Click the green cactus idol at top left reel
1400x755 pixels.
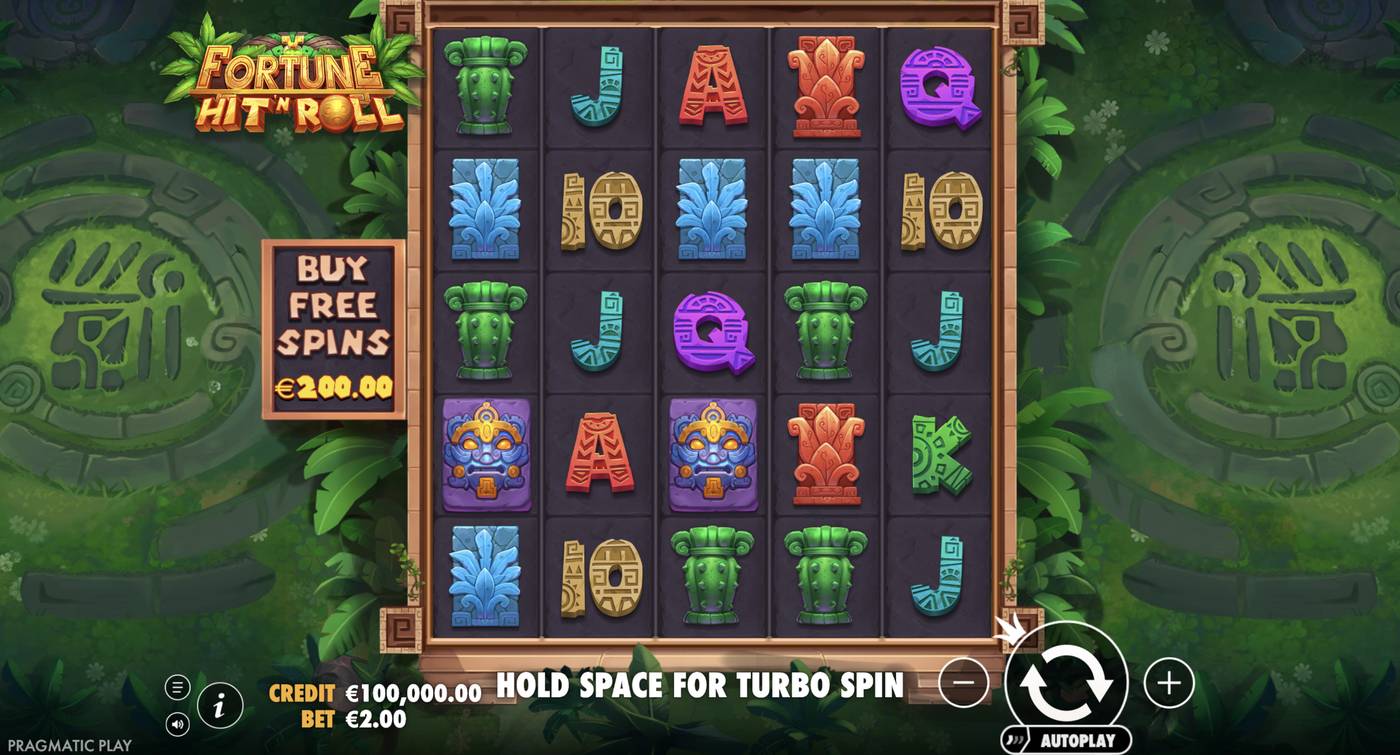(486, 86)
